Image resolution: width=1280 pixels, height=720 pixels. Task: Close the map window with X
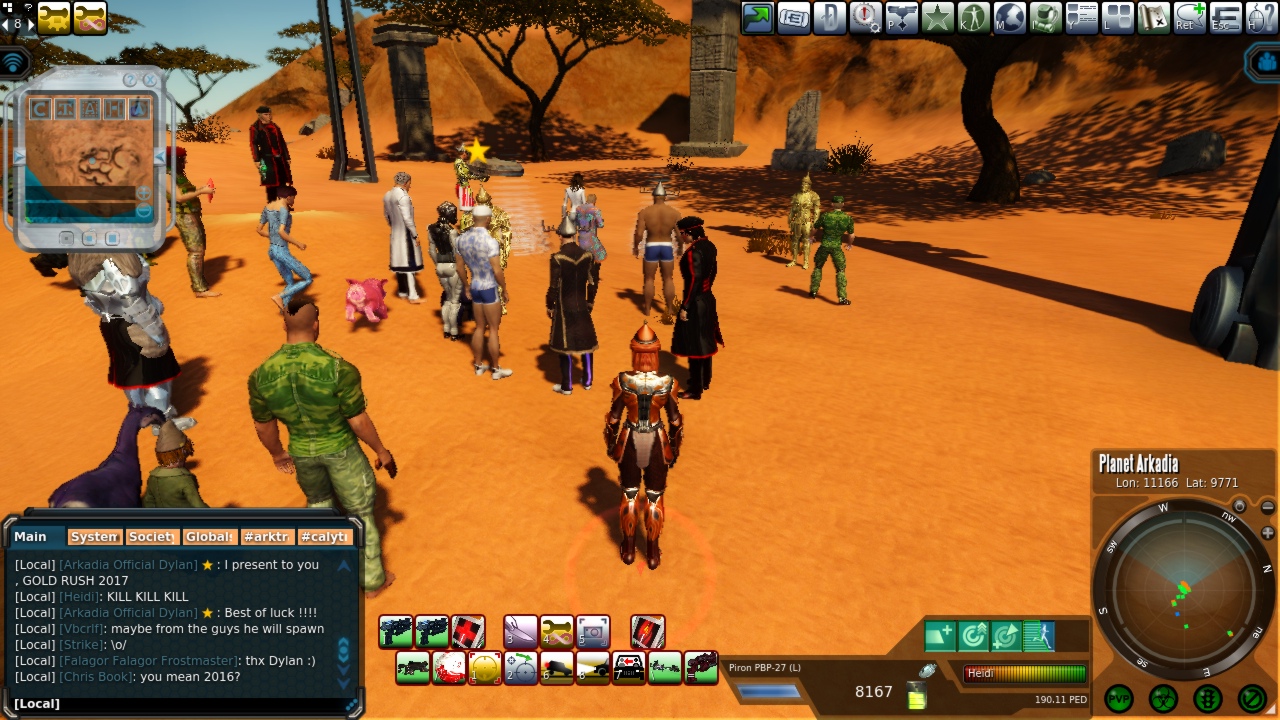150,79
